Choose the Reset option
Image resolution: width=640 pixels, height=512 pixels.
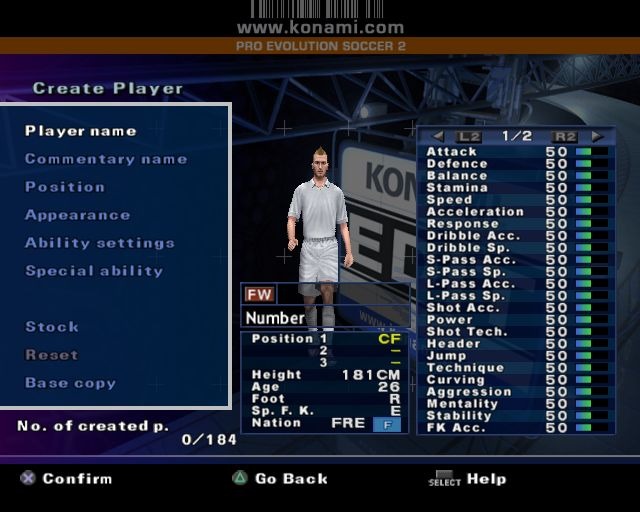point(52,355)
